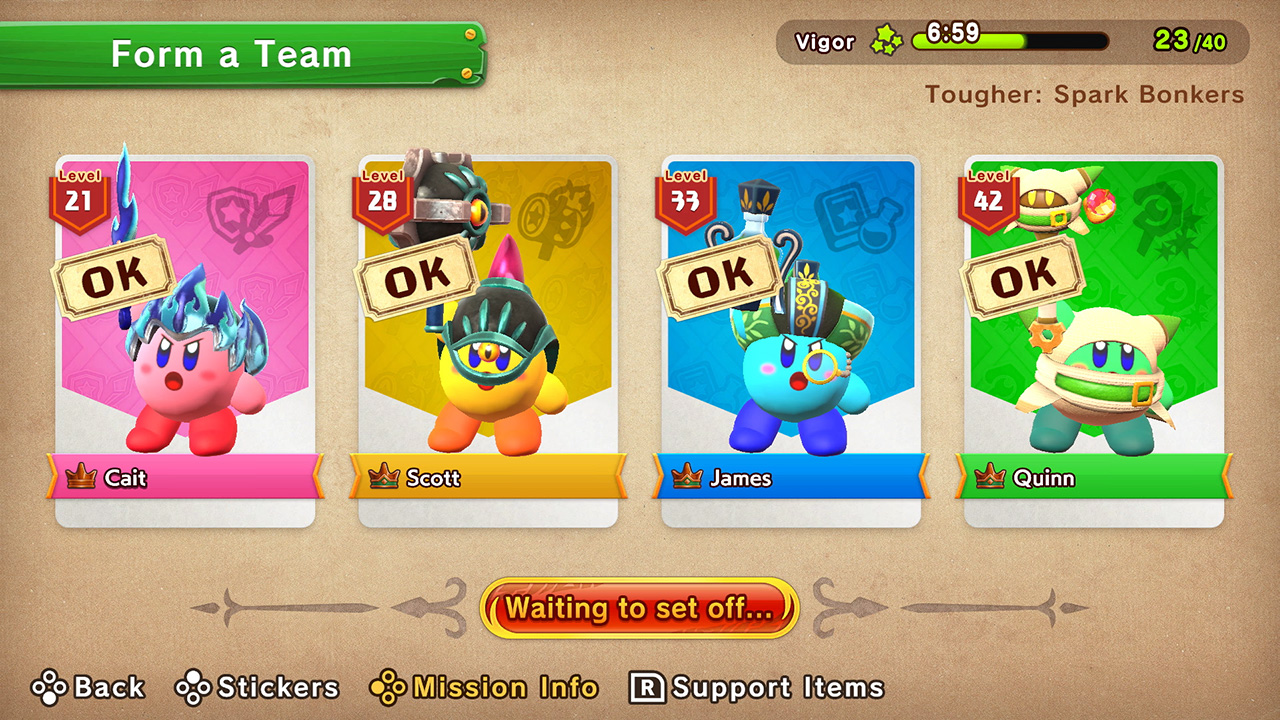Image resolution: width=1280 pixels, height=720 pixels.
Task: Select the crown badge next to Quinn
Action: [990, 479]
